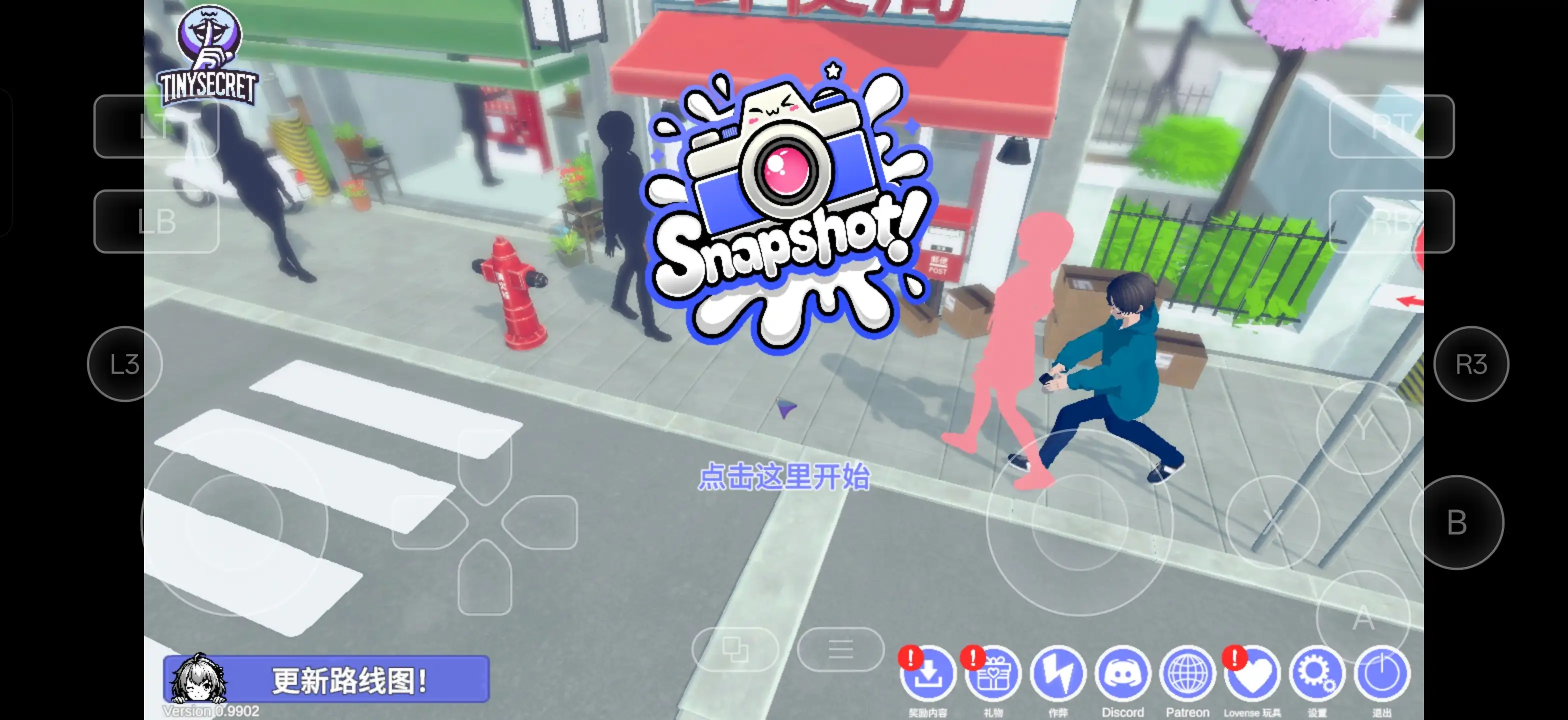The width and height of the screenshot is (1568, 720).
Task: Open the 作弊 cheats lightning icon
Action: coord(1058,674)
